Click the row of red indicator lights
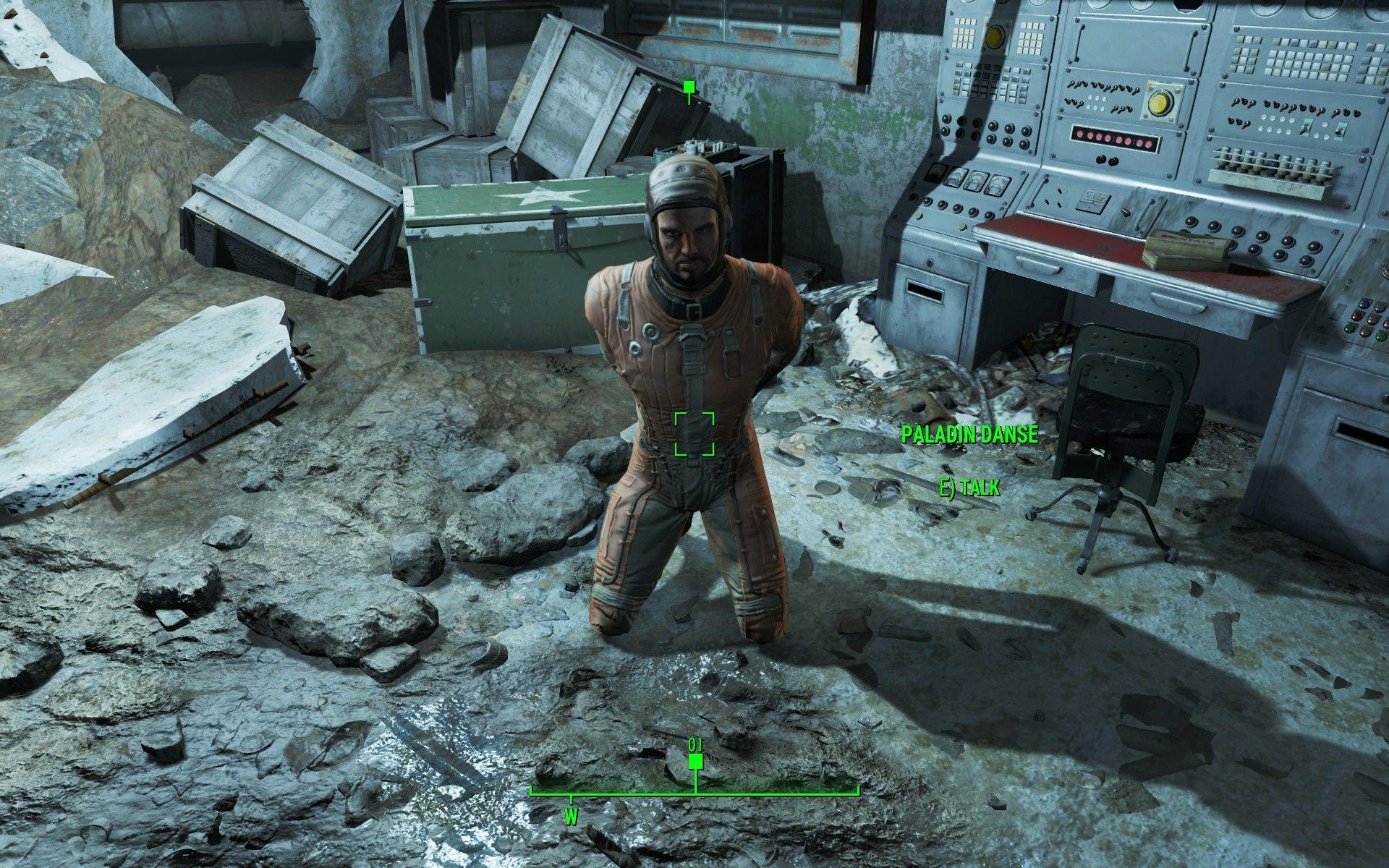Viewport: 1389px width, 868px height. (x=1114, y=139)
